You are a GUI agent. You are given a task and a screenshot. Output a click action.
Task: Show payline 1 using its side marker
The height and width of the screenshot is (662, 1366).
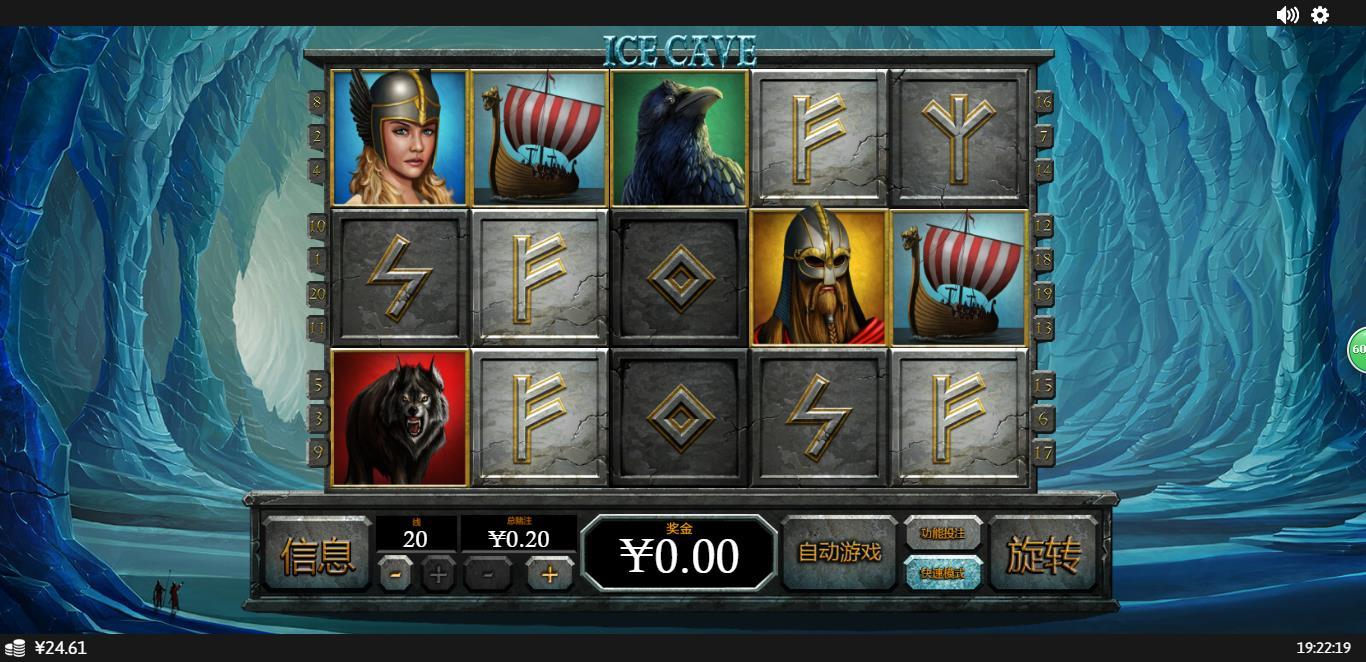point(318,260)
